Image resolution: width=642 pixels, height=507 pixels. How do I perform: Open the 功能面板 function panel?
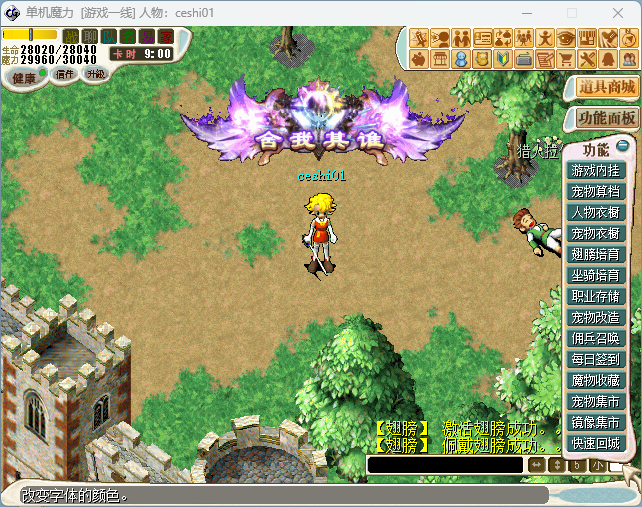(x=607, y=117)
